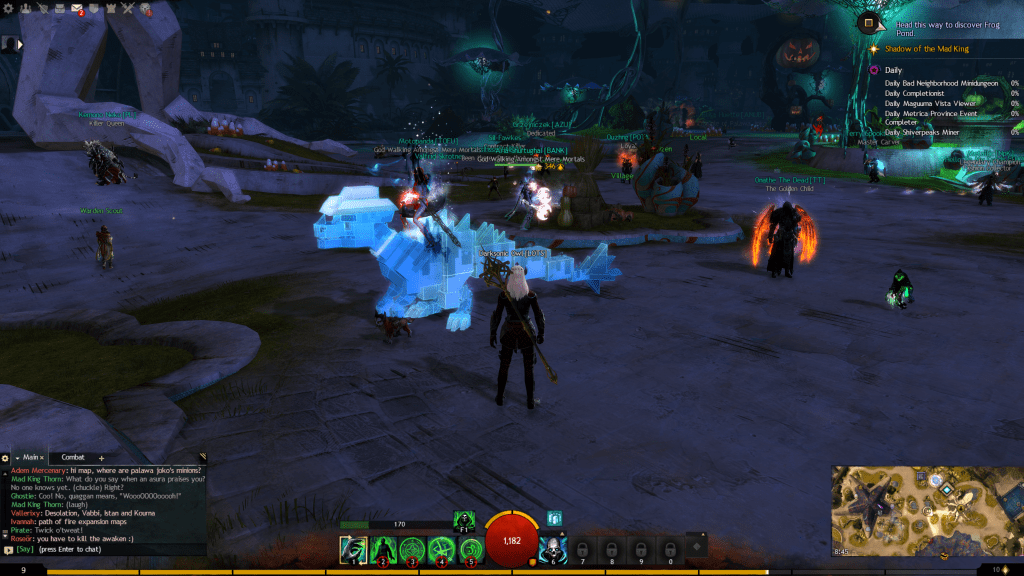The image size is (1024, 576).
Task: Open the guild shield icon
Action: [x=93, y=9]
